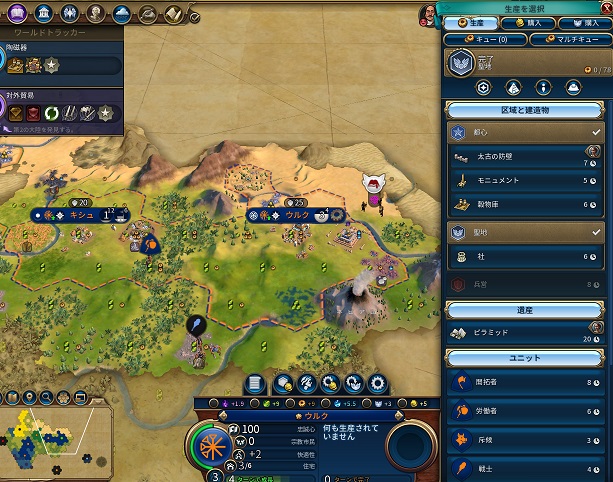This screenshot has width=613, height=482.
Task: Open the city details list icon
Action: tap(255, 382)
